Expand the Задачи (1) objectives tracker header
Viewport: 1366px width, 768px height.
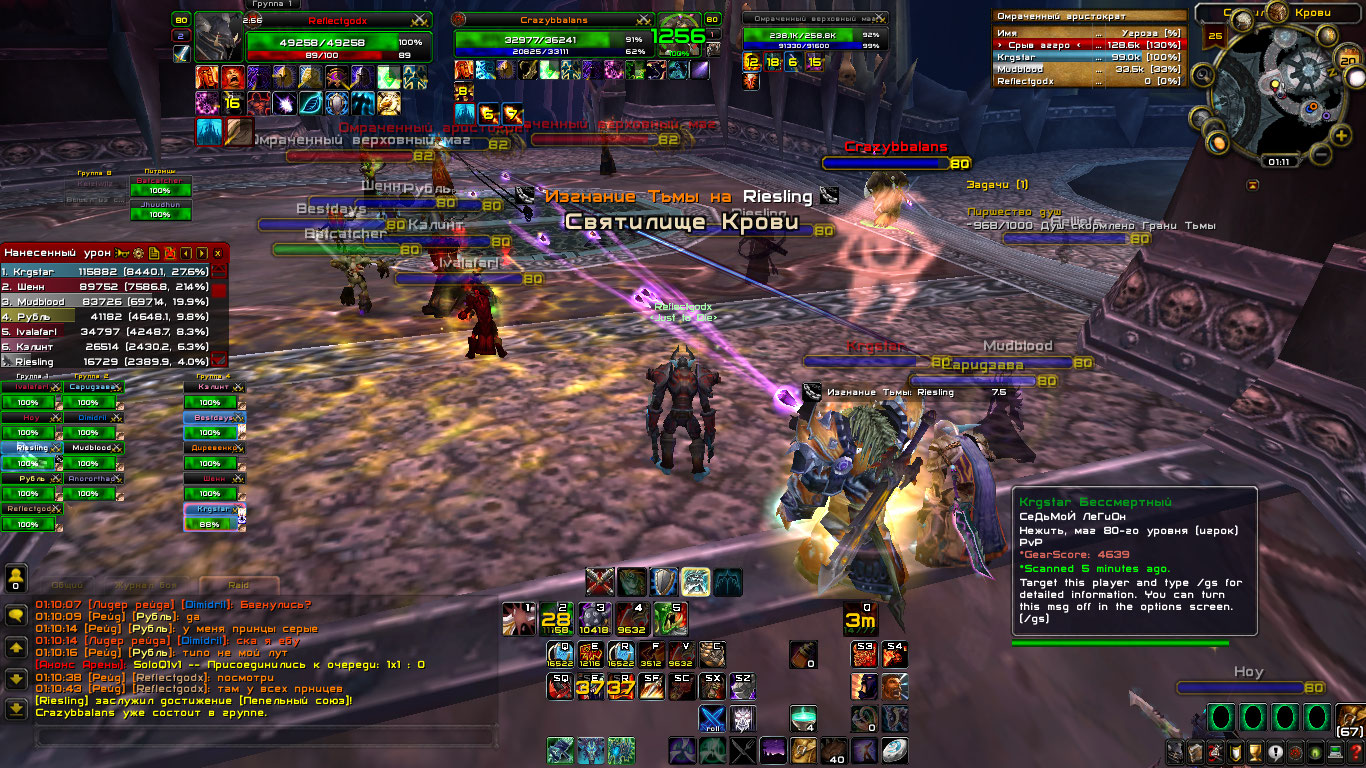[x=997, y=185]
